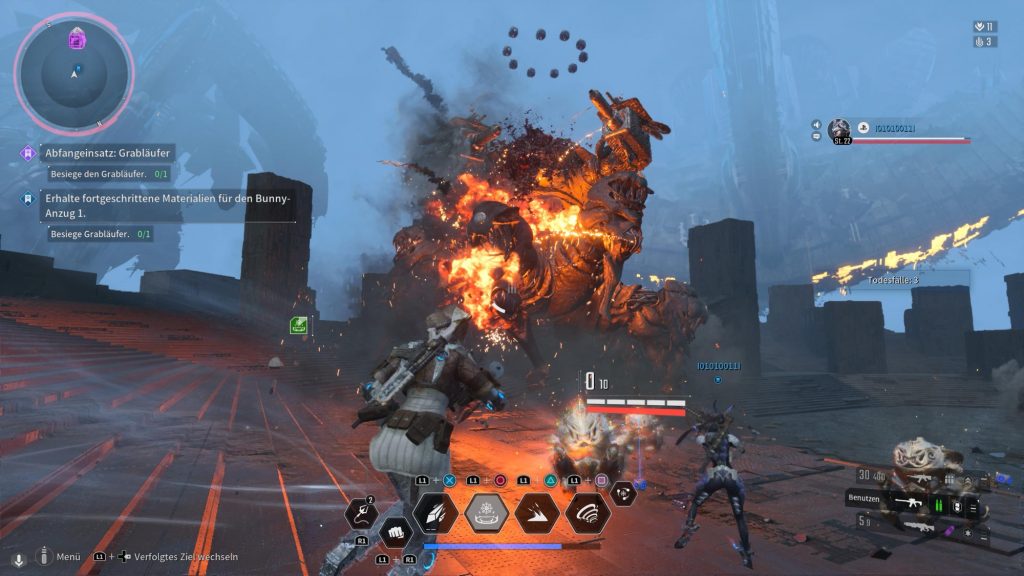The width and height of the screenshot is (1024, 576).
Task: Activate the grappling hook ability icon
Action: 360,513
